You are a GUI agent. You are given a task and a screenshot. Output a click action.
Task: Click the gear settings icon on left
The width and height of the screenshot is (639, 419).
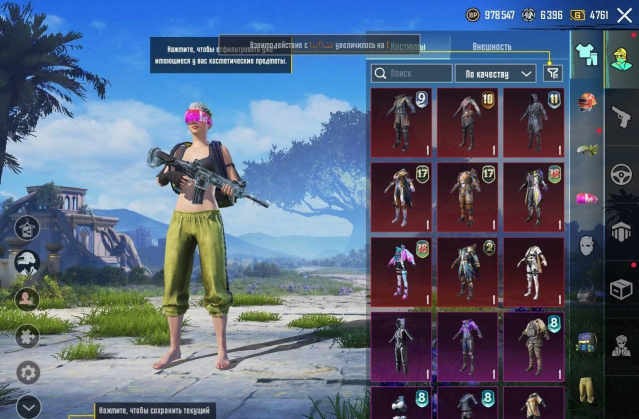[28, 371]
